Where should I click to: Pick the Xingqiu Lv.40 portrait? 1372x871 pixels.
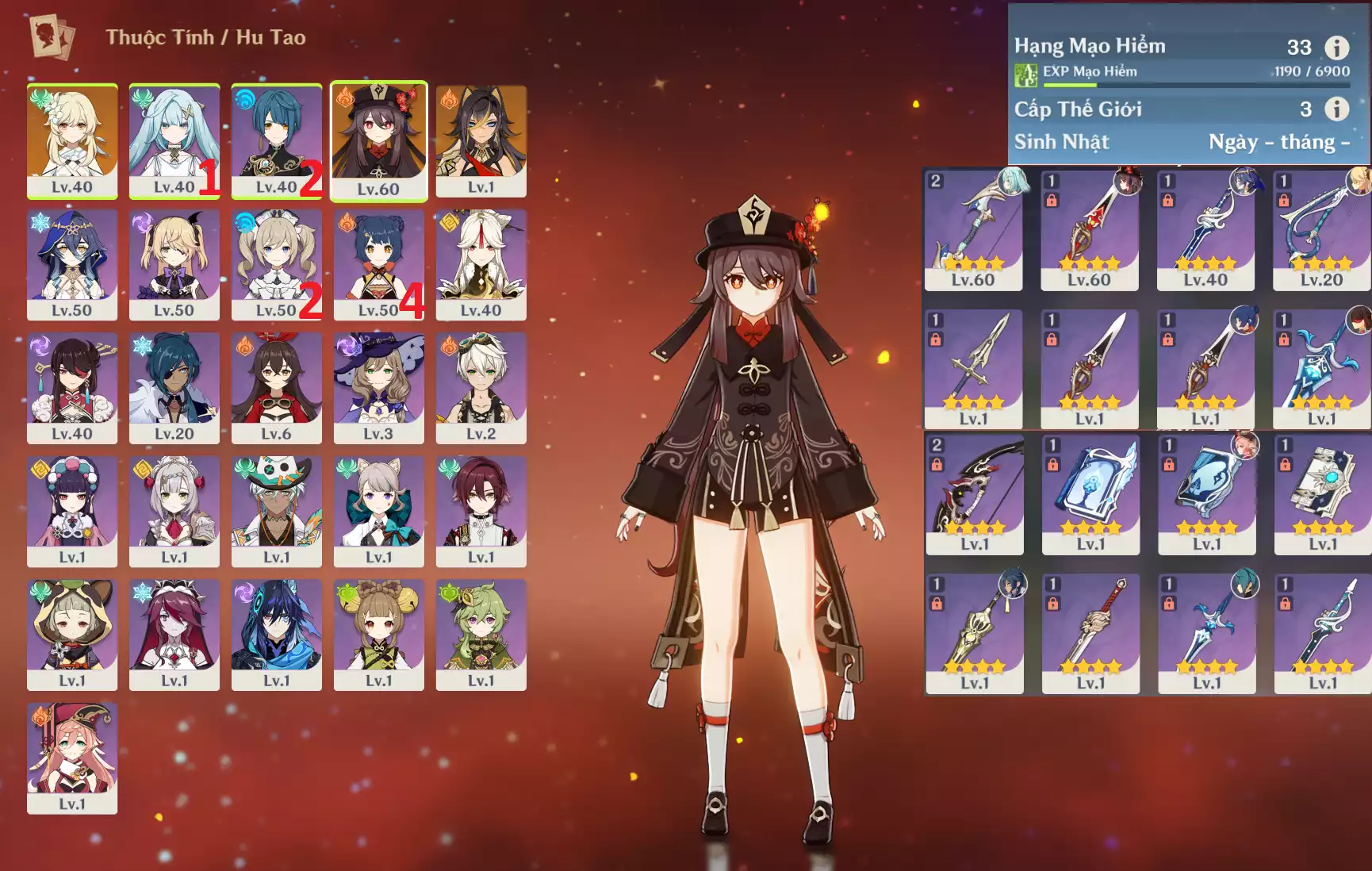pos(276,140)
